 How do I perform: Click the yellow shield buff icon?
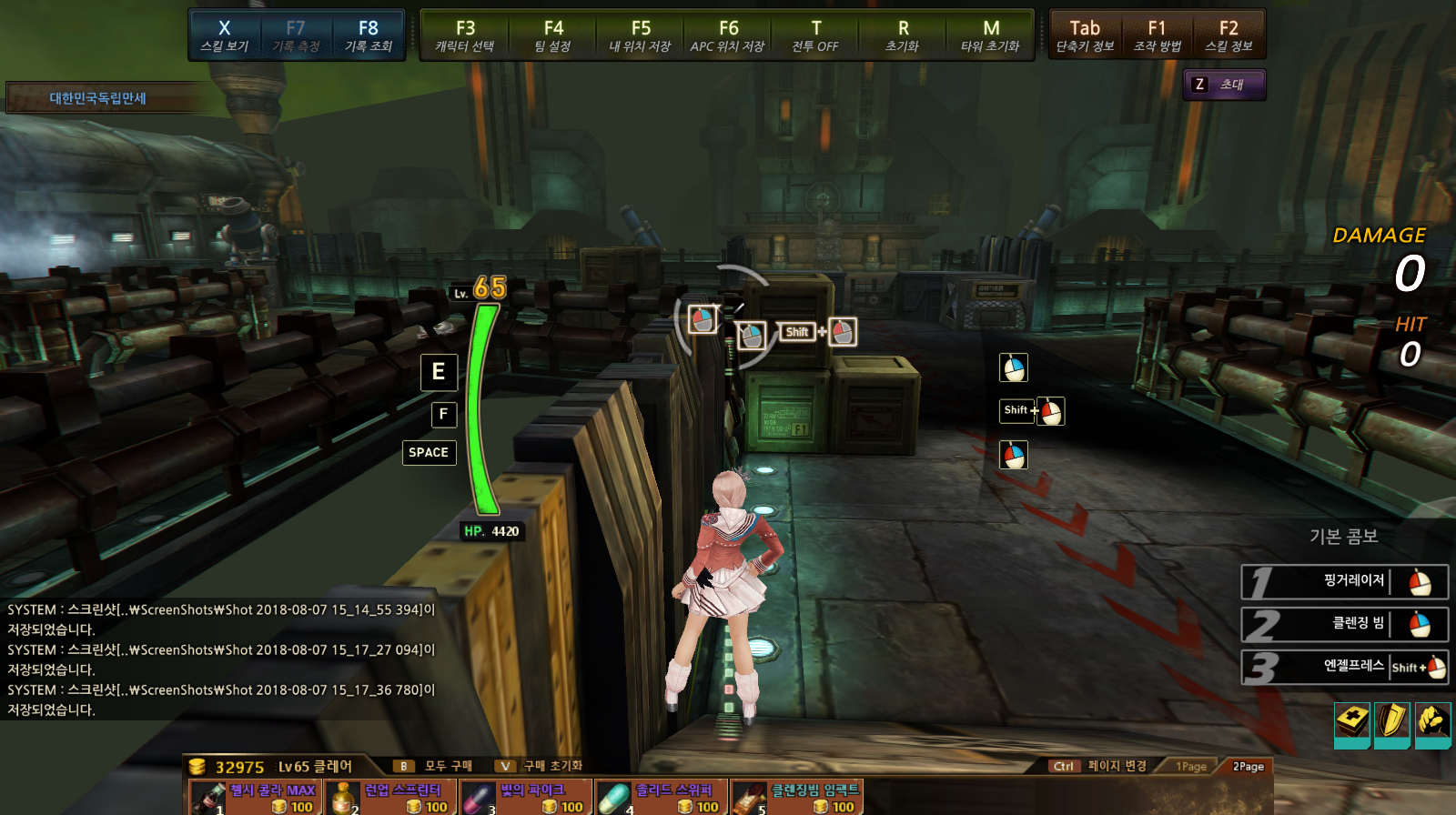[x=1391, y=723]
